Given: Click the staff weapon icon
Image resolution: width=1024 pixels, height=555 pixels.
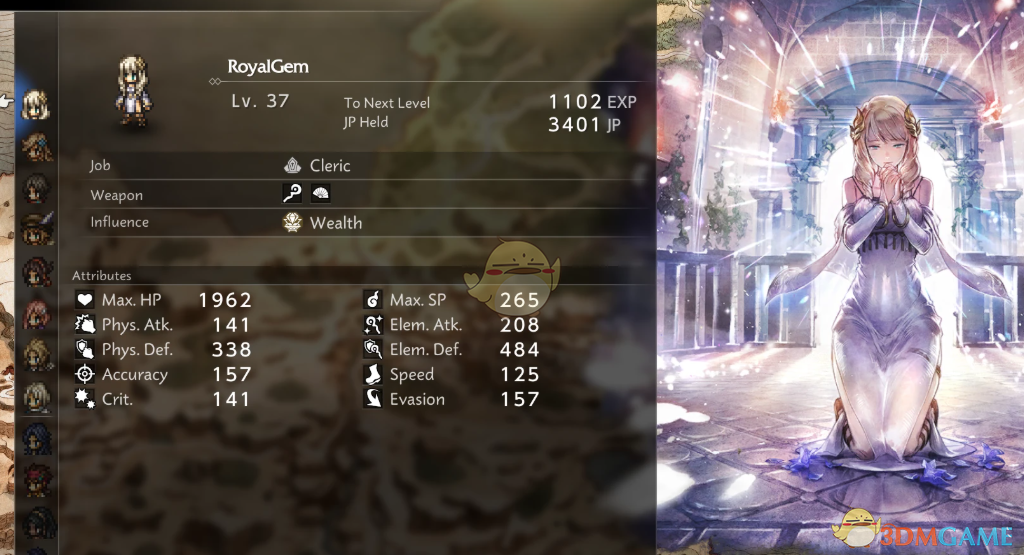Looking at the screenshot, I should tap(293, 195).
